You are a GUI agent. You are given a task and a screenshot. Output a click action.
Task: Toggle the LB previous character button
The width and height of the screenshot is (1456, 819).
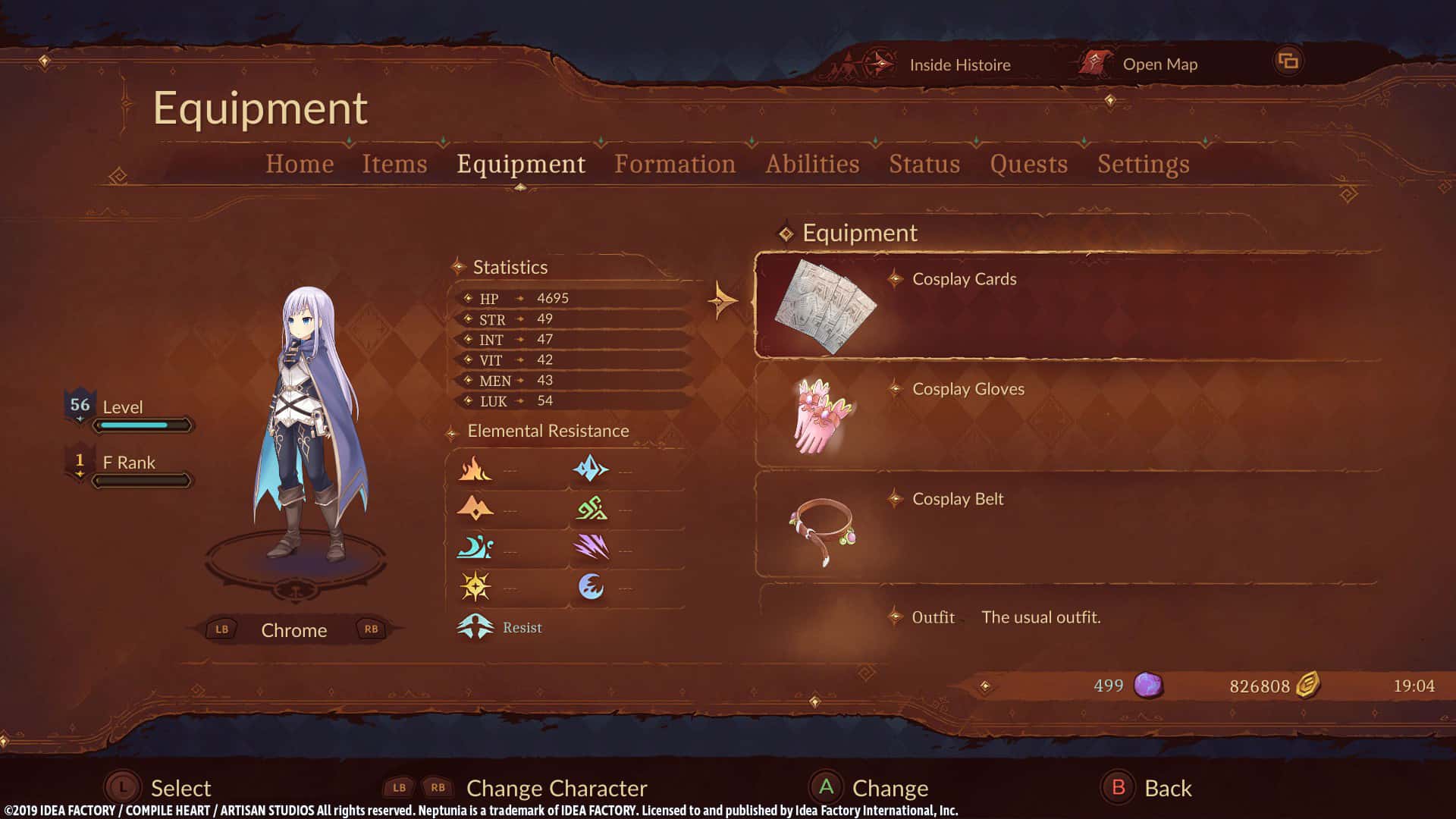(221, 629)
